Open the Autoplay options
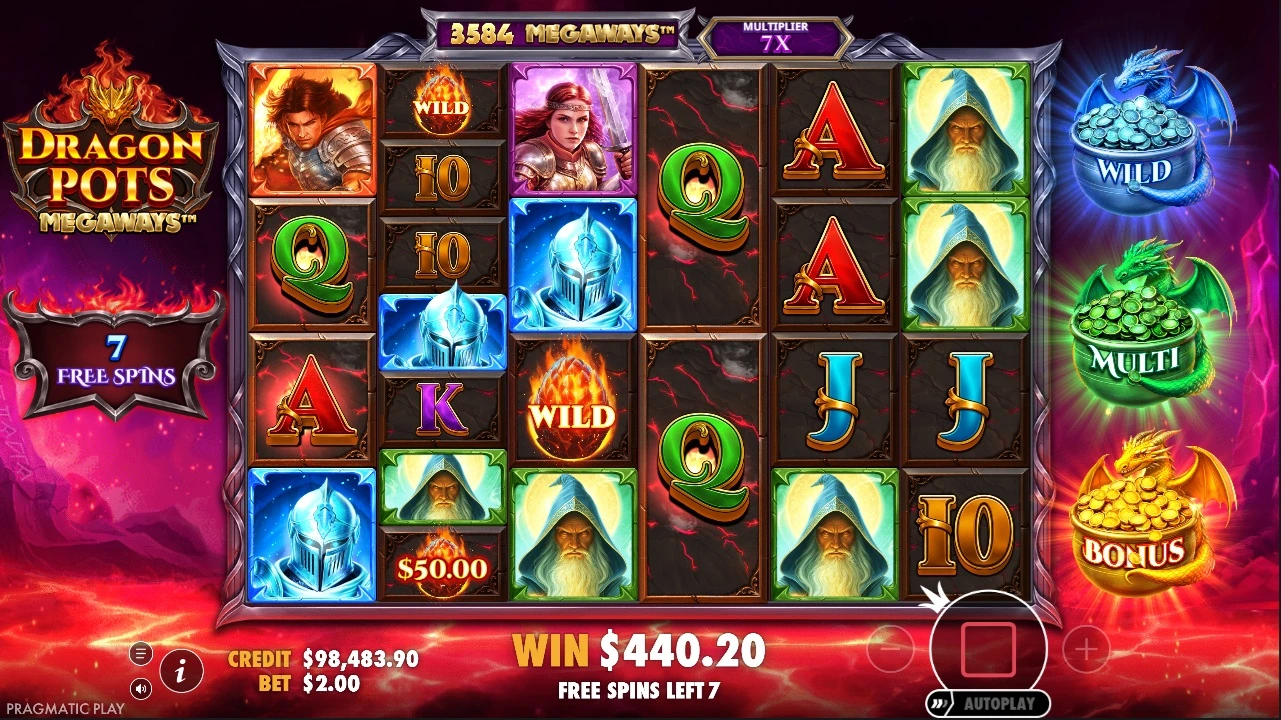This screenshot has height=720, width=1281. click(x=988, y=703)
